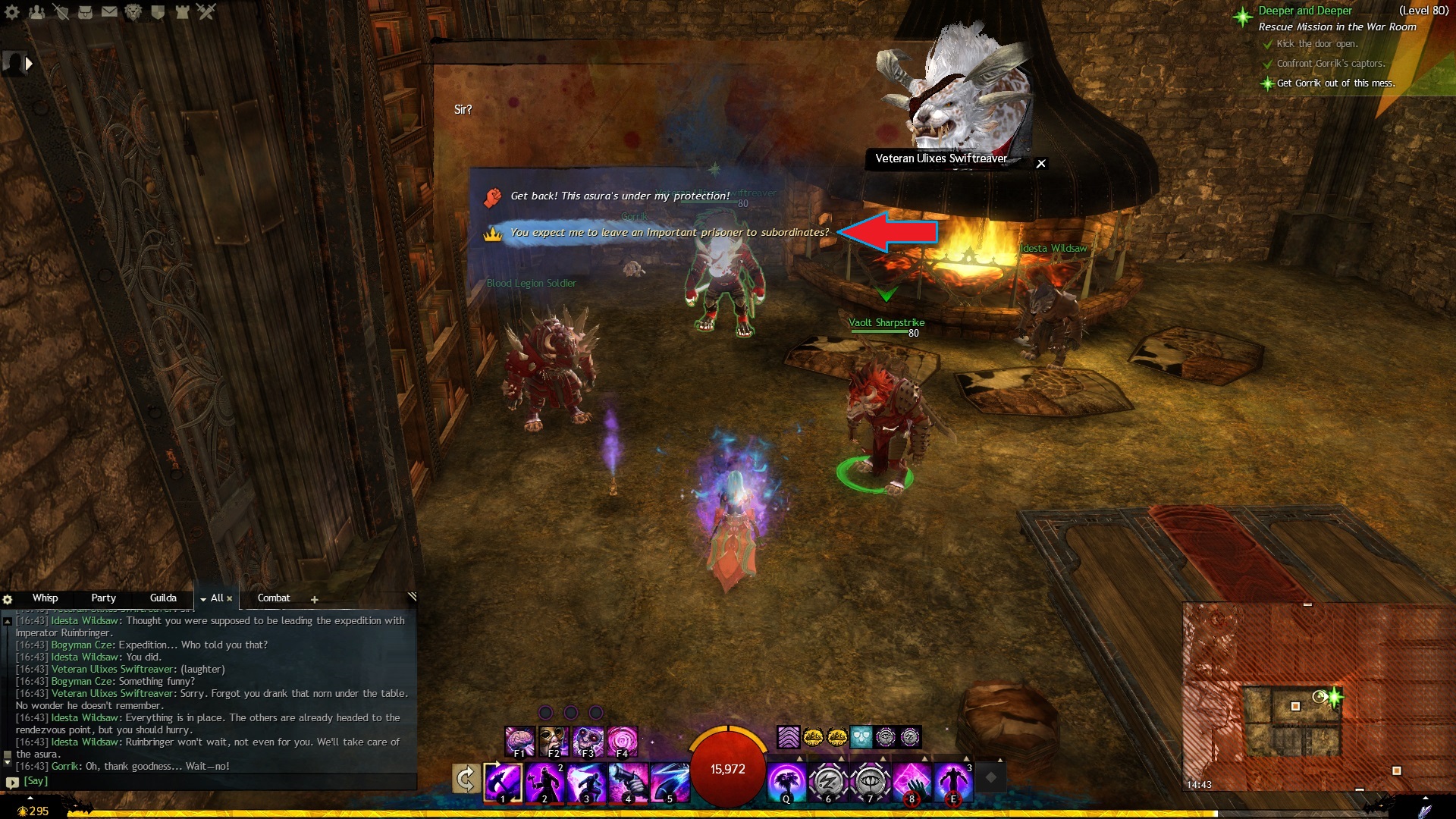The height and width of the screenshot is (819, 1456).
Task: Open the game menu gear icon
Action: tap(12, 11)
